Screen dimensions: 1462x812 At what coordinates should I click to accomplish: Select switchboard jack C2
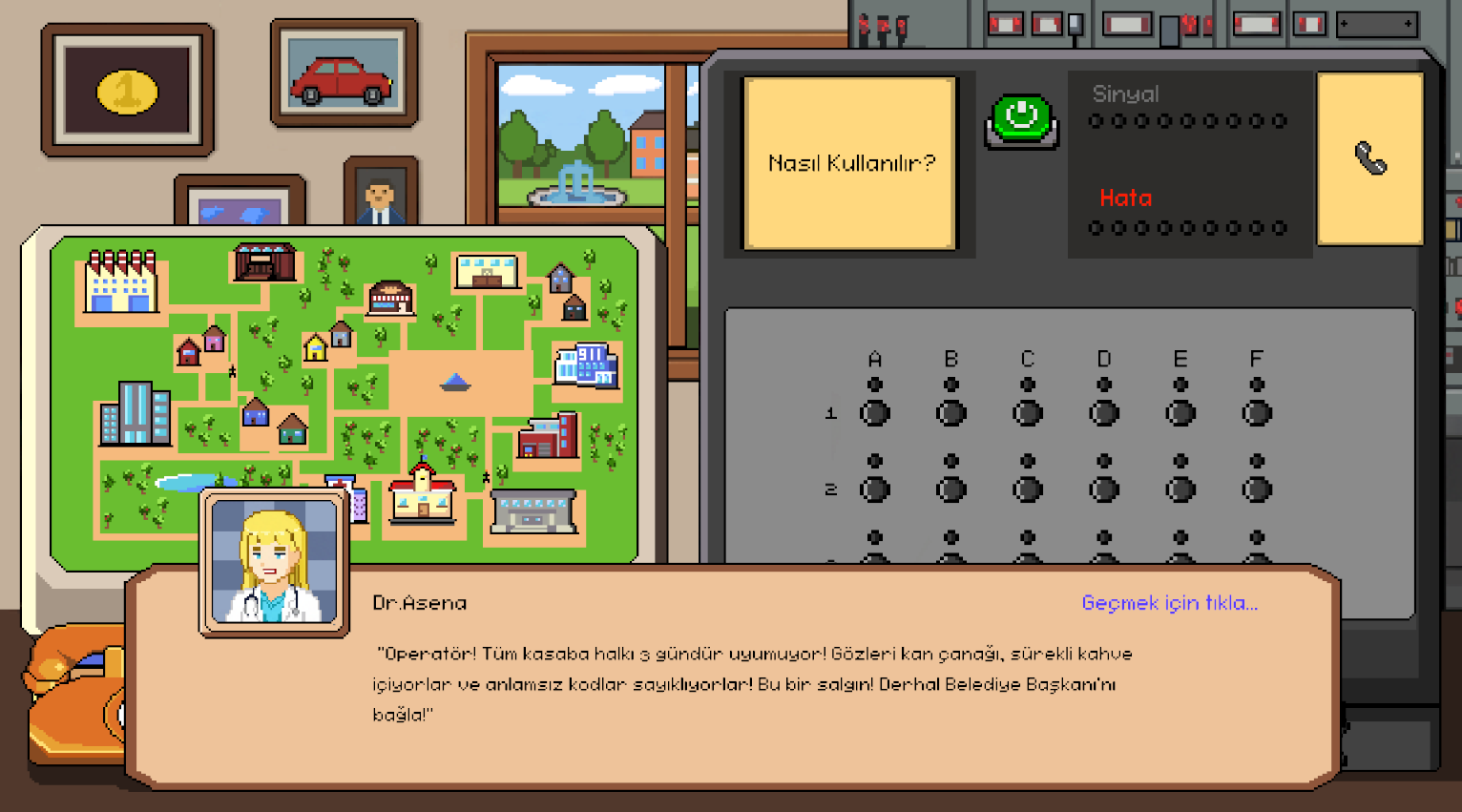(1028, 489)
